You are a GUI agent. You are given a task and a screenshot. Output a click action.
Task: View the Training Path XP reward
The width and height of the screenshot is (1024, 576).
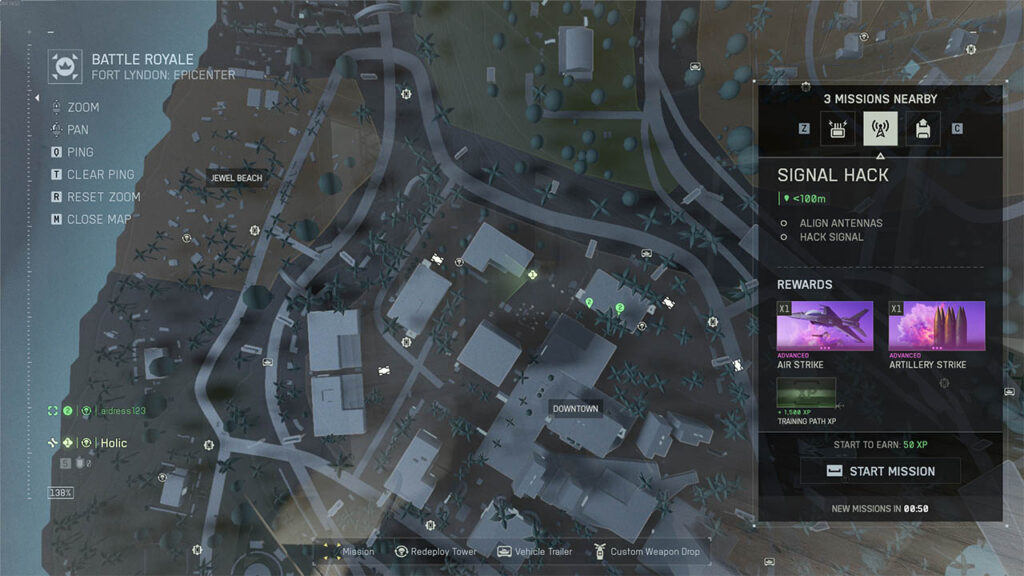(x=806, y=393)
